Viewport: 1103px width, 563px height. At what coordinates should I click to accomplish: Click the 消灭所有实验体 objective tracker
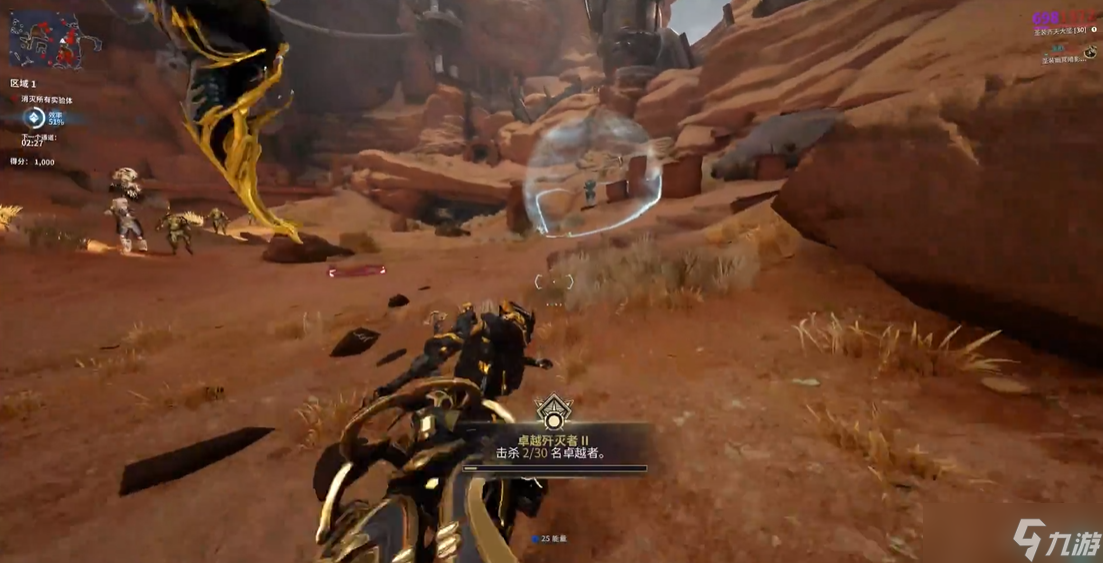pyautogui.click(x=42, y=100)
